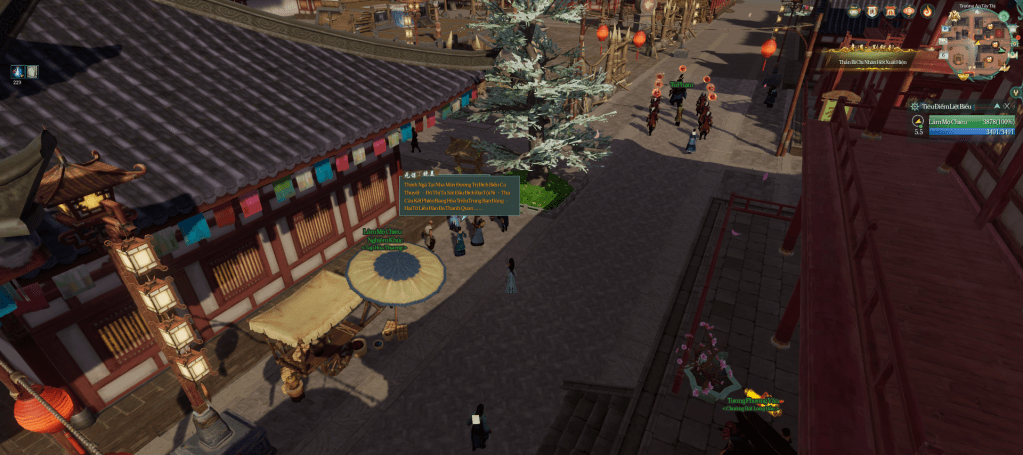Click the paper scroll icon beside the potion
This screenshot has height=455, width=1023.
(x=32, y=71)
